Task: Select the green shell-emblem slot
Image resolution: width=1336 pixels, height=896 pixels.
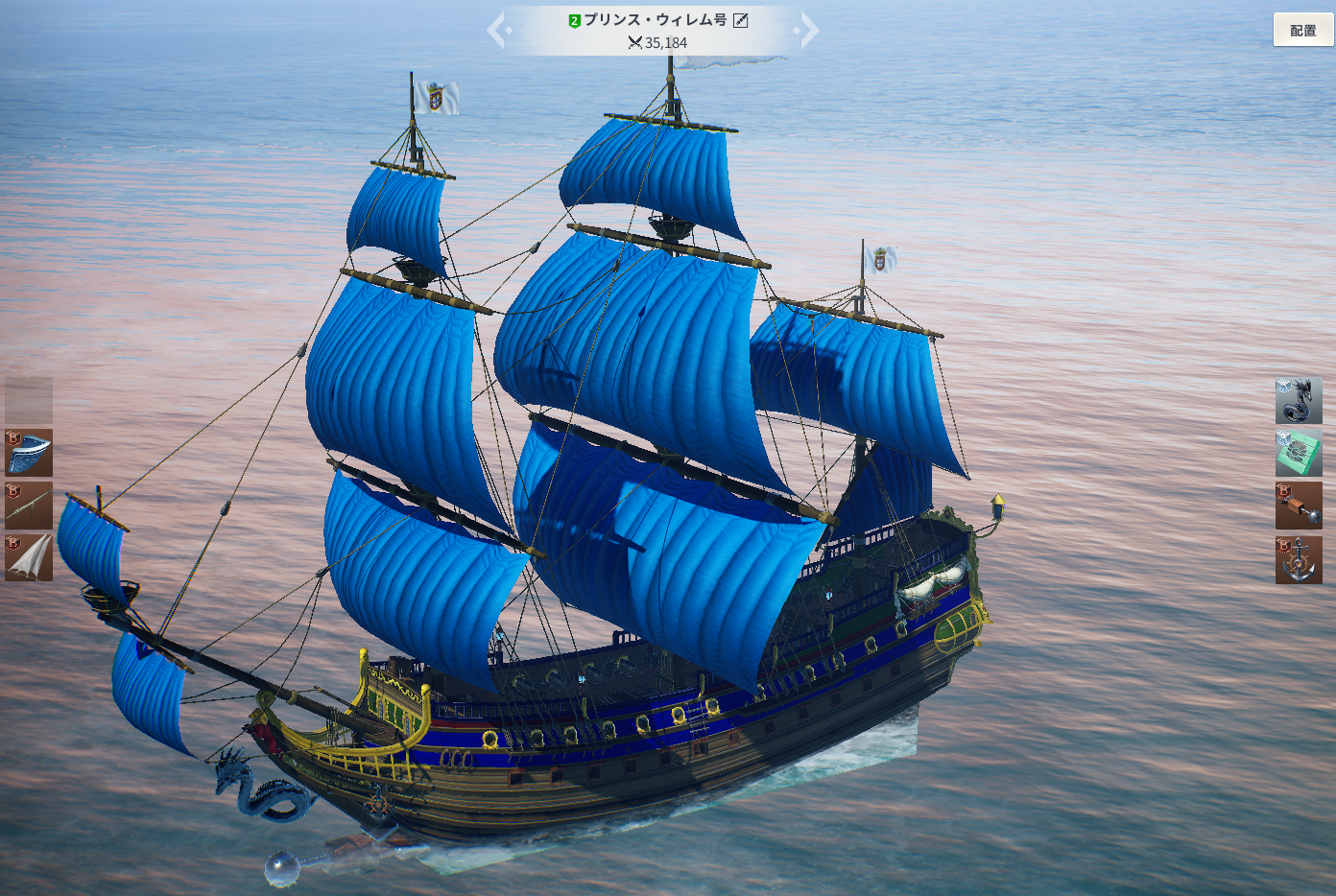Action: click(1299, 454)
